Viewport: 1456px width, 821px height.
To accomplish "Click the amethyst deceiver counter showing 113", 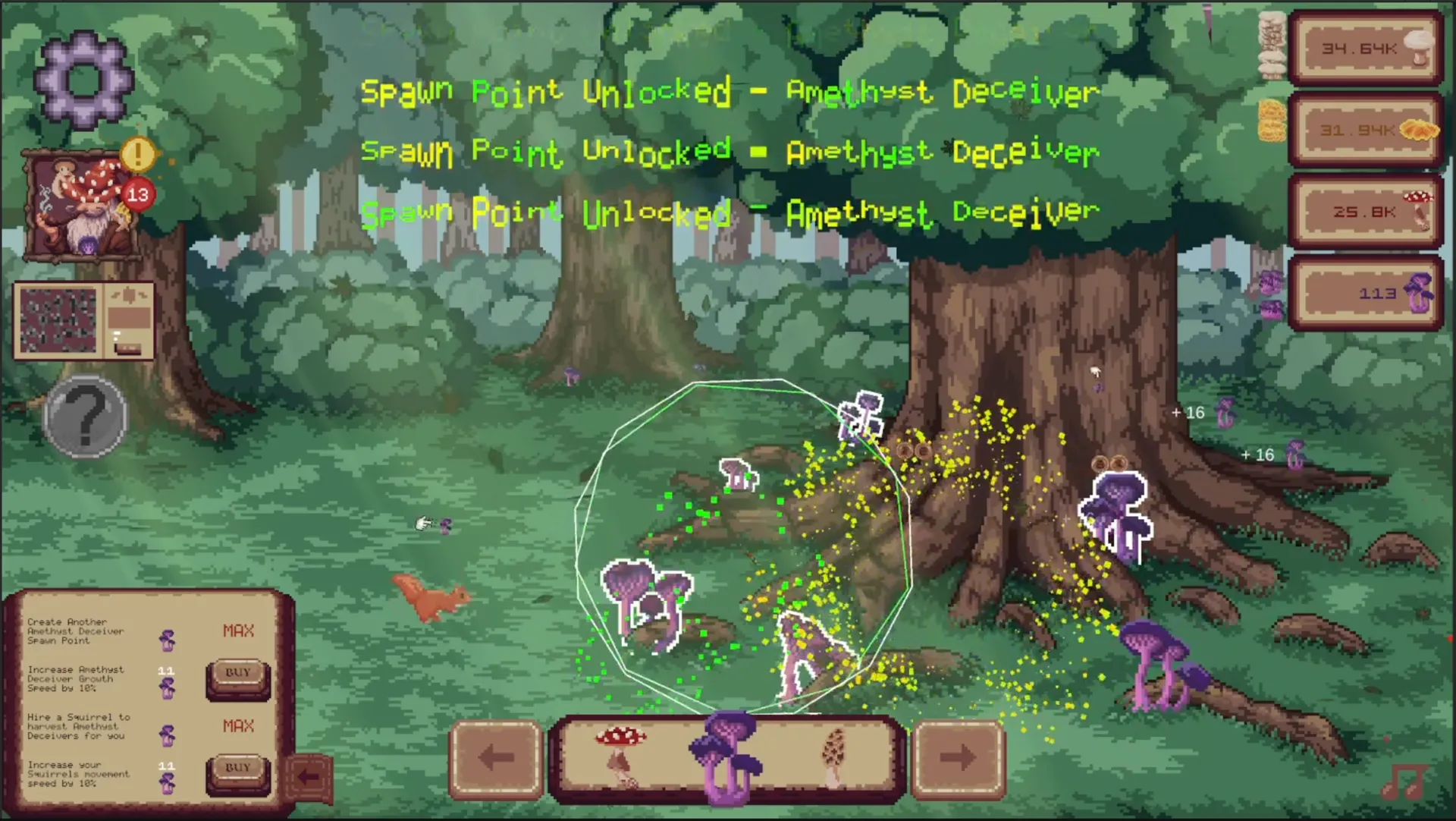I will (x=1365, y=293).
